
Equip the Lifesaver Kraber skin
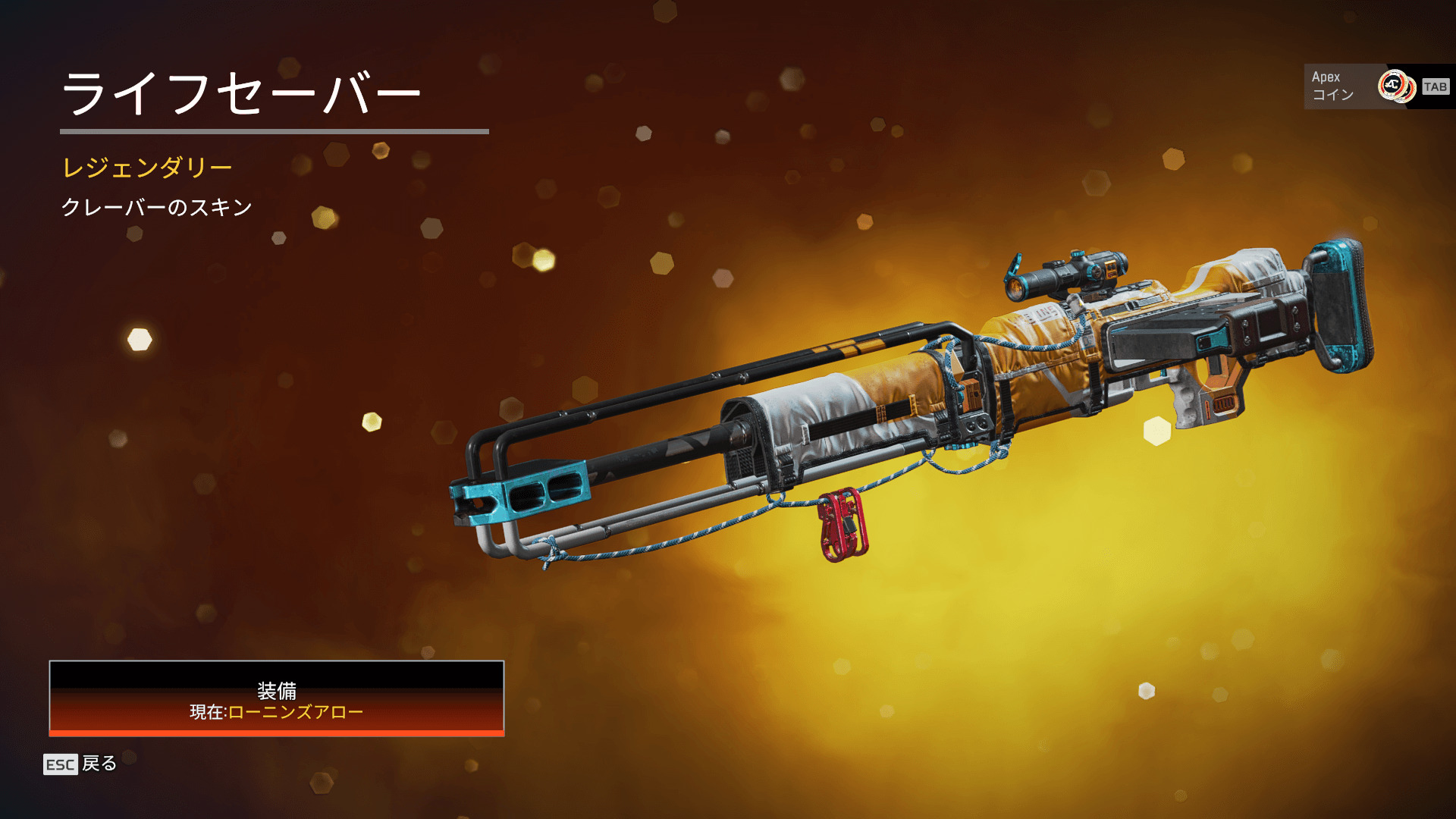coord(277,698)
